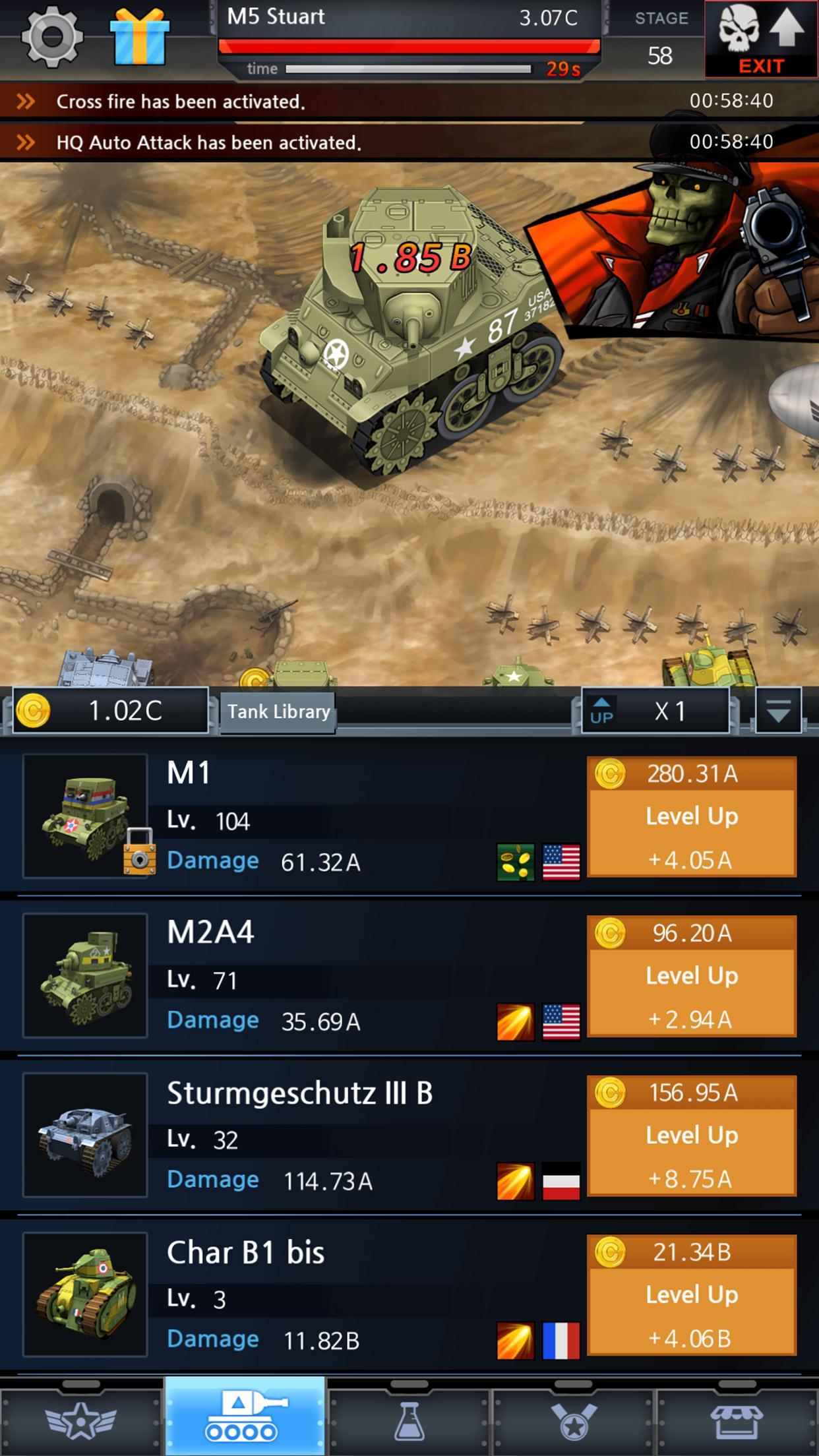Exit the boss fight via skull button
The height and width of the screenshot is (1456, 819).
coord(761,38)
